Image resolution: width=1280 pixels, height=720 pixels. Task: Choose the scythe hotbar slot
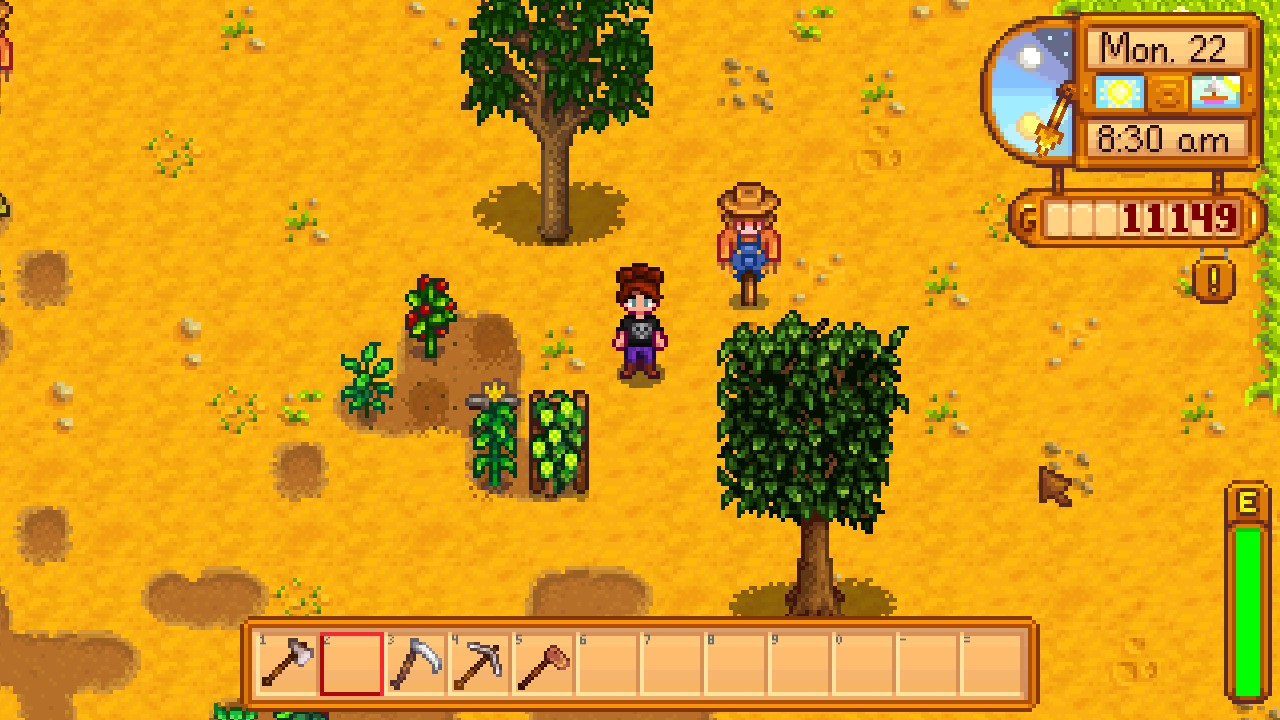(x=414, y=664)
